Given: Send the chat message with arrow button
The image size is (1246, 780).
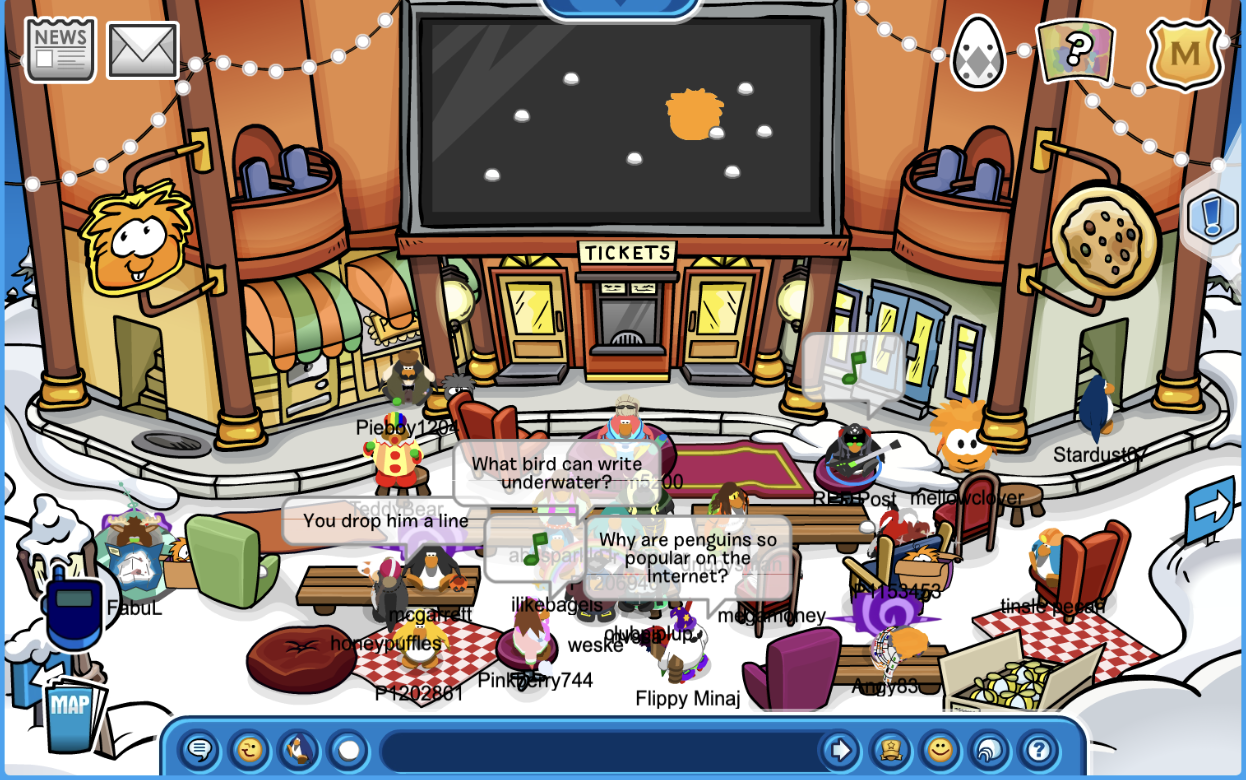Looking at the screenshot, I should coord(840,749).
